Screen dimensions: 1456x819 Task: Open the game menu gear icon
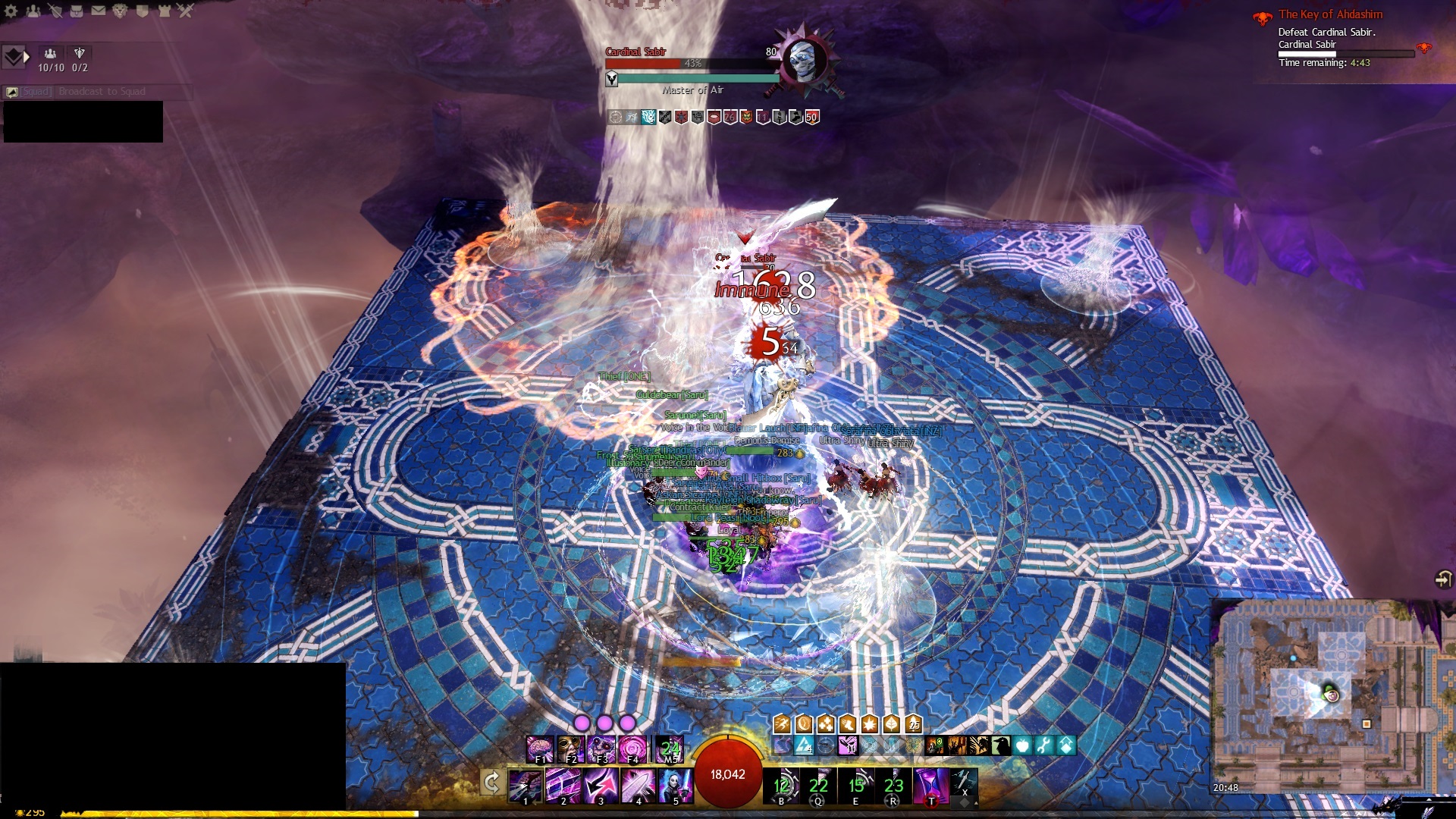click(11, 11)
